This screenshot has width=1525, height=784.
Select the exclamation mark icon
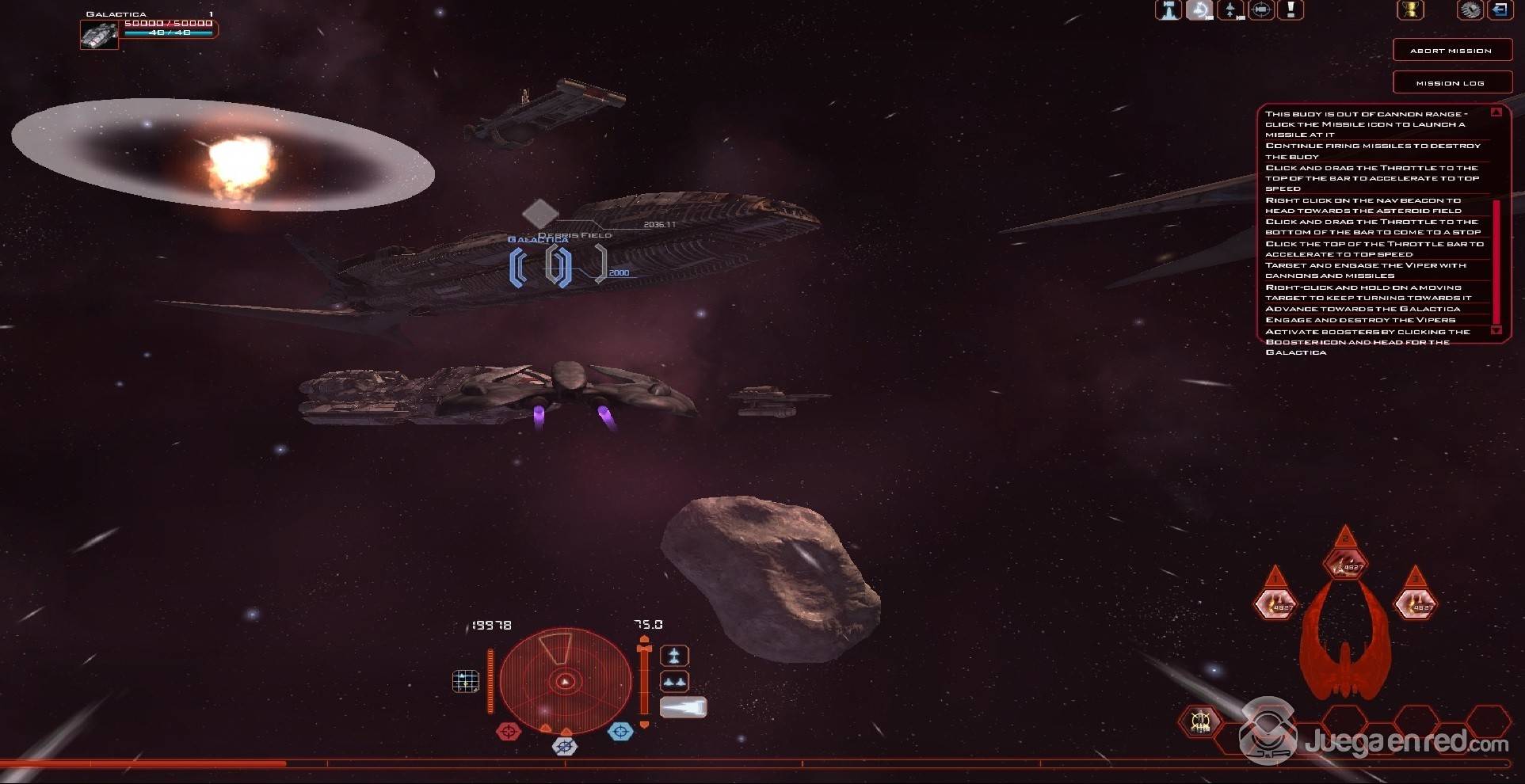(1291, 10)
